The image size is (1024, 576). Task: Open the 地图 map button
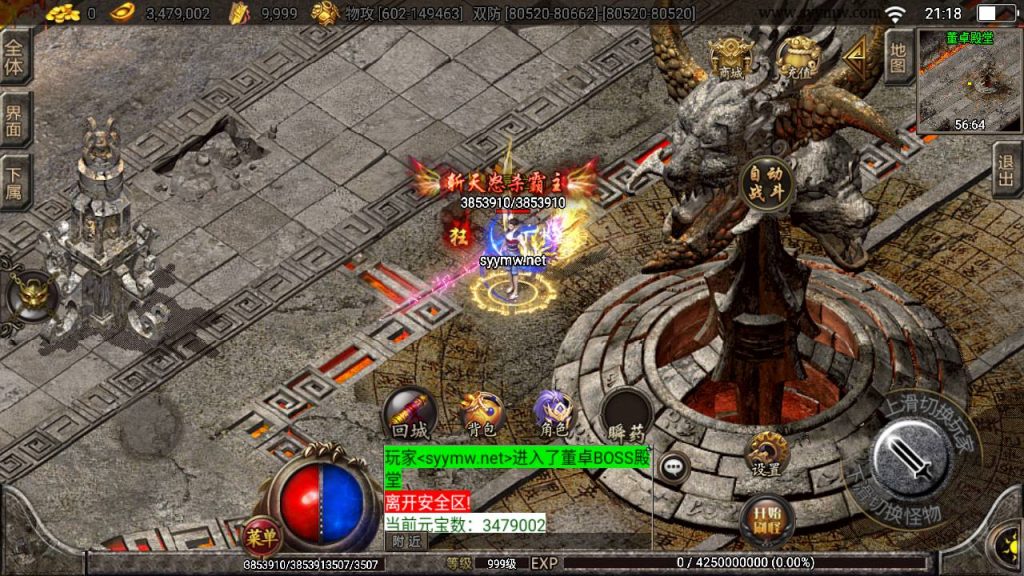point(898,57)
